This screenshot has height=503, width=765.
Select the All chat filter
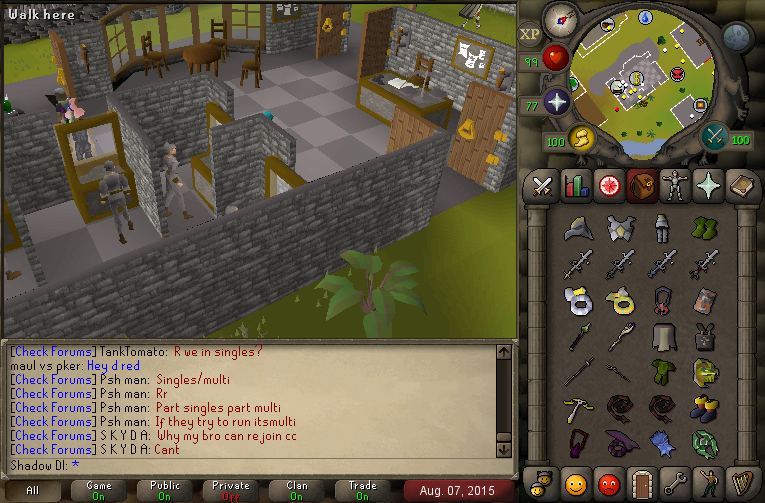coord(33,490)
